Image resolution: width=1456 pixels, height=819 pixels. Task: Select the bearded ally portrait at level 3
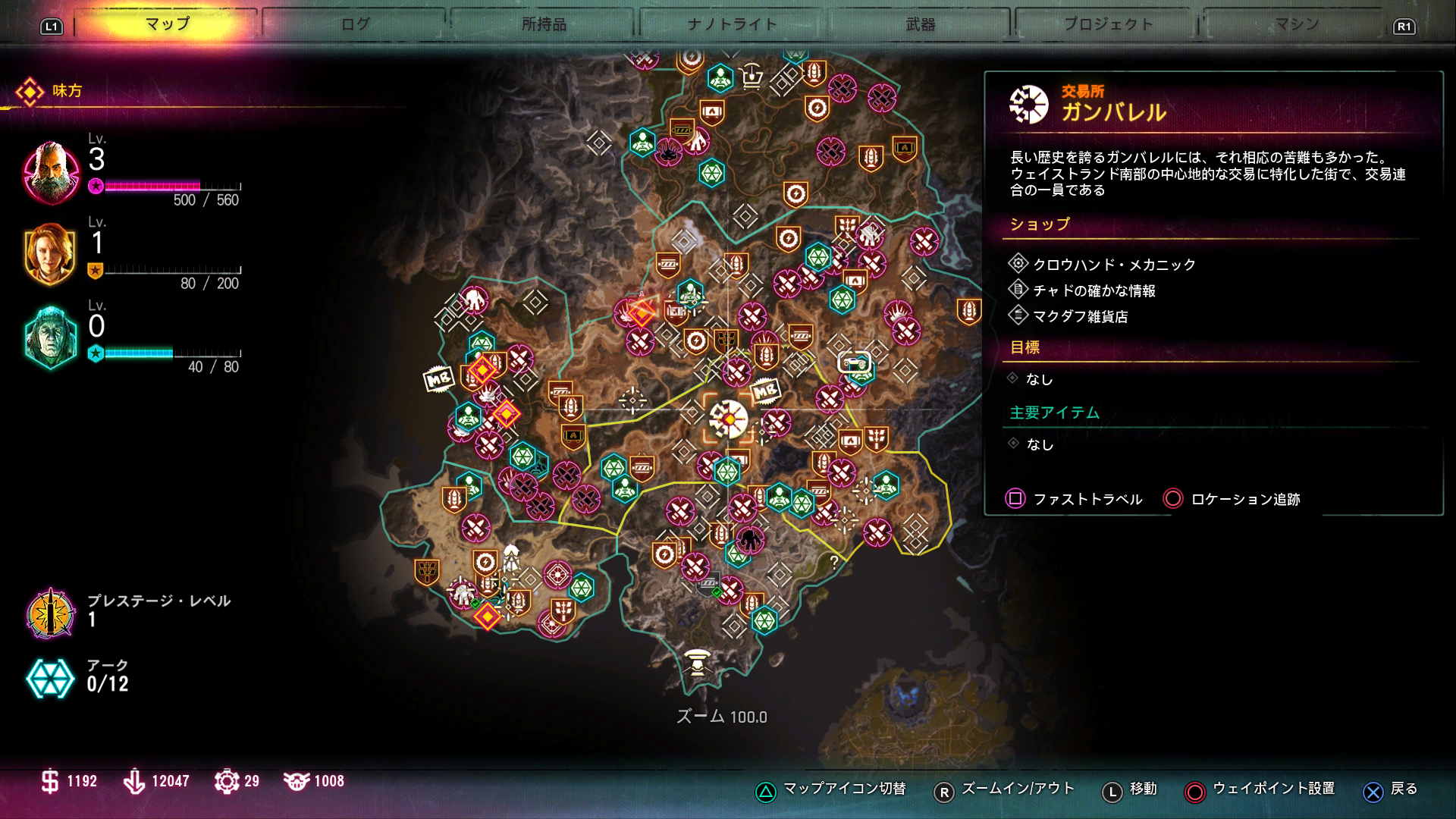tap(51, 172)
